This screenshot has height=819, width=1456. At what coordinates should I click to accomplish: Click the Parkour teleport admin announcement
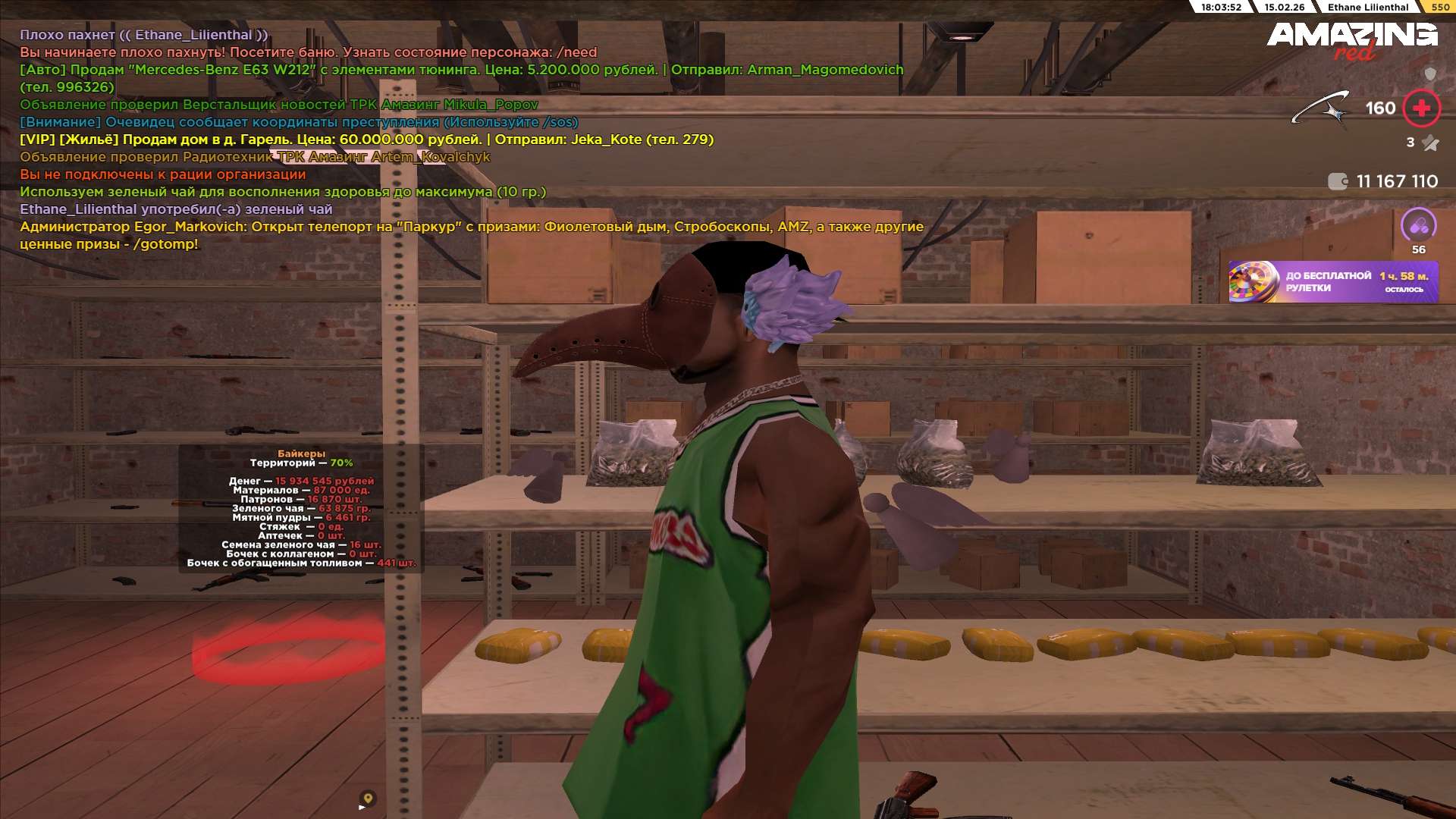click(471, 227)
